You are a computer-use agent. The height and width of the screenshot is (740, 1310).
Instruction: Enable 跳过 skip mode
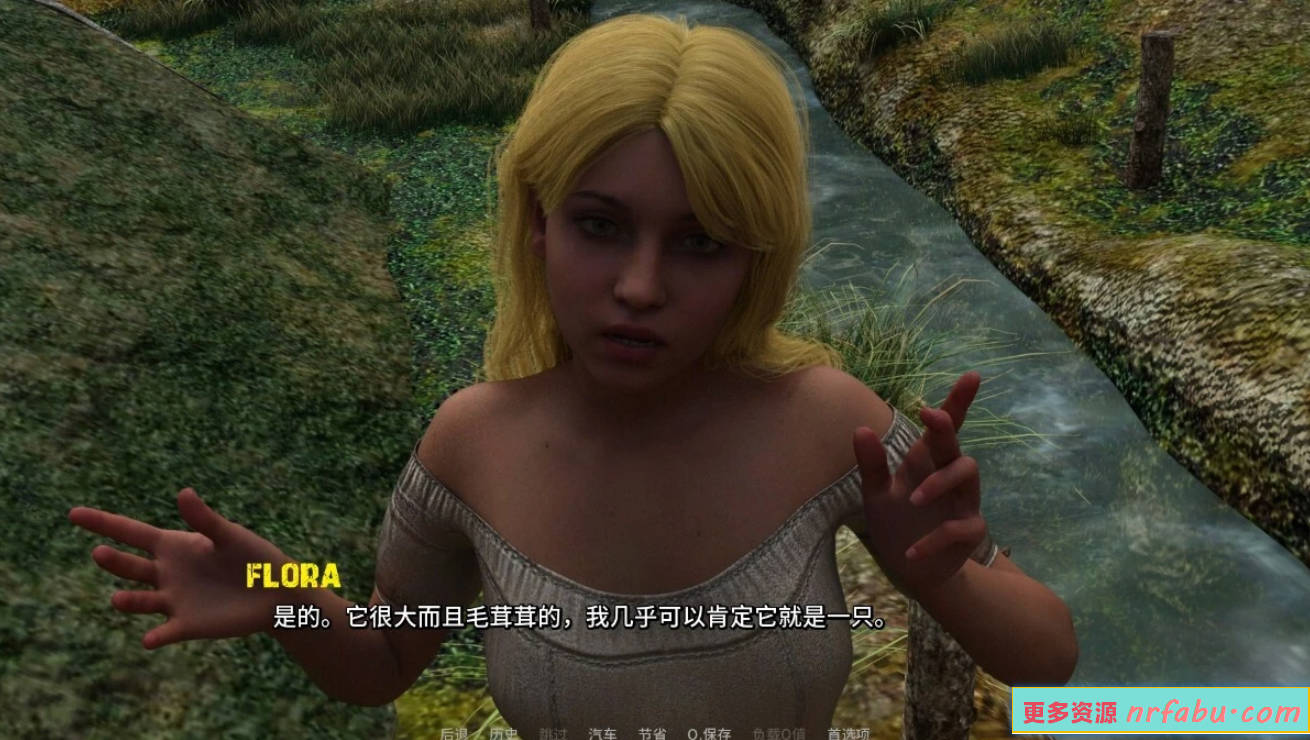pos(550,732)
